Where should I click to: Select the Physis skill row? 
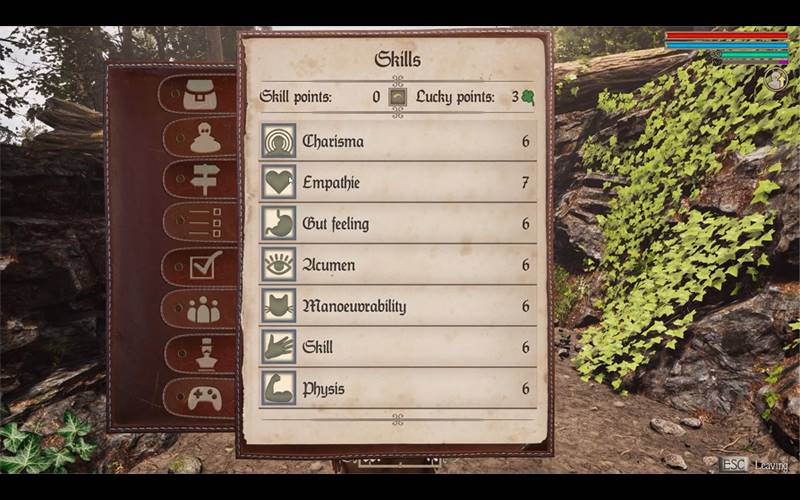click(397, 387)
